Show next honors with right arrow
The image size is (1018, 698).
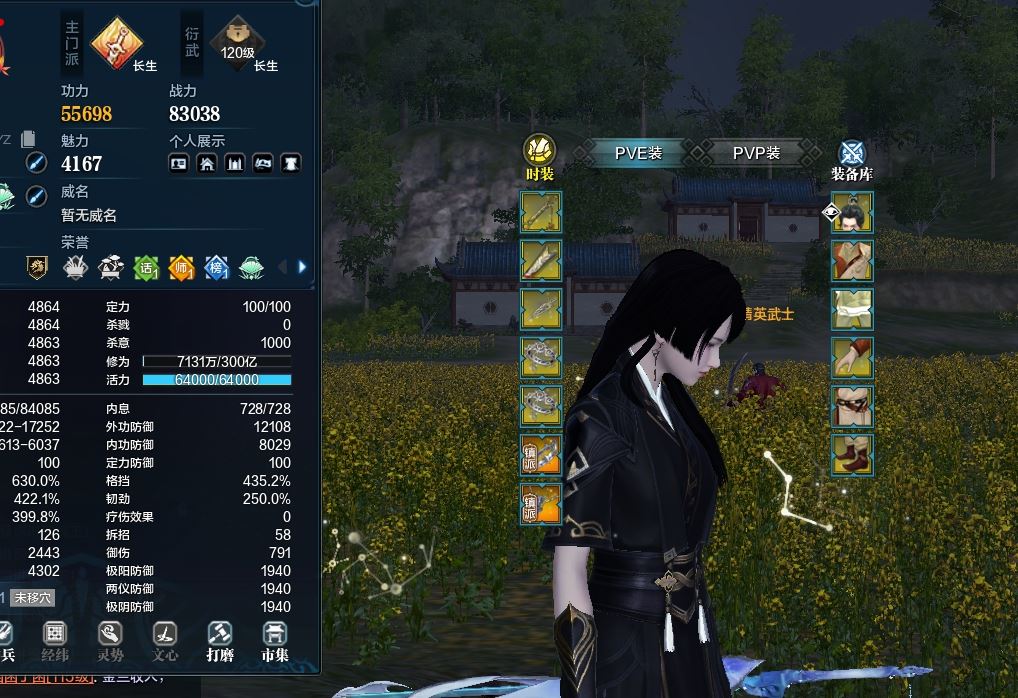[302, 267]
